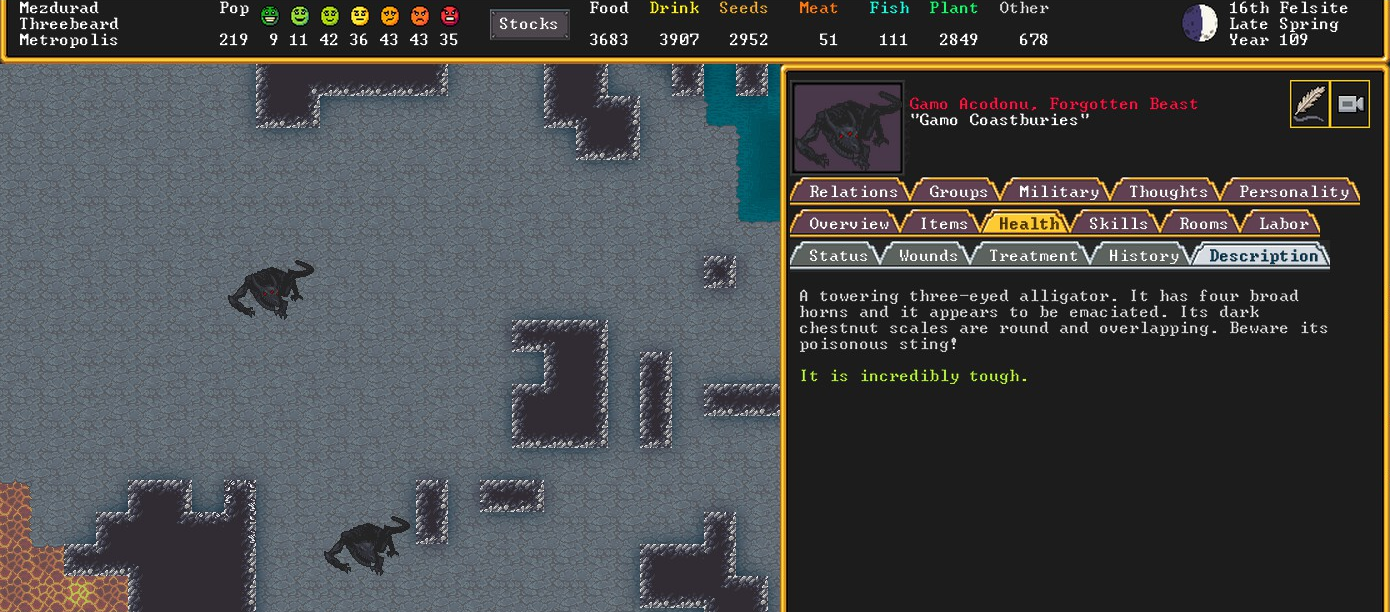Select the Military tab
1390x612 pixels.
coord(1058,191)
